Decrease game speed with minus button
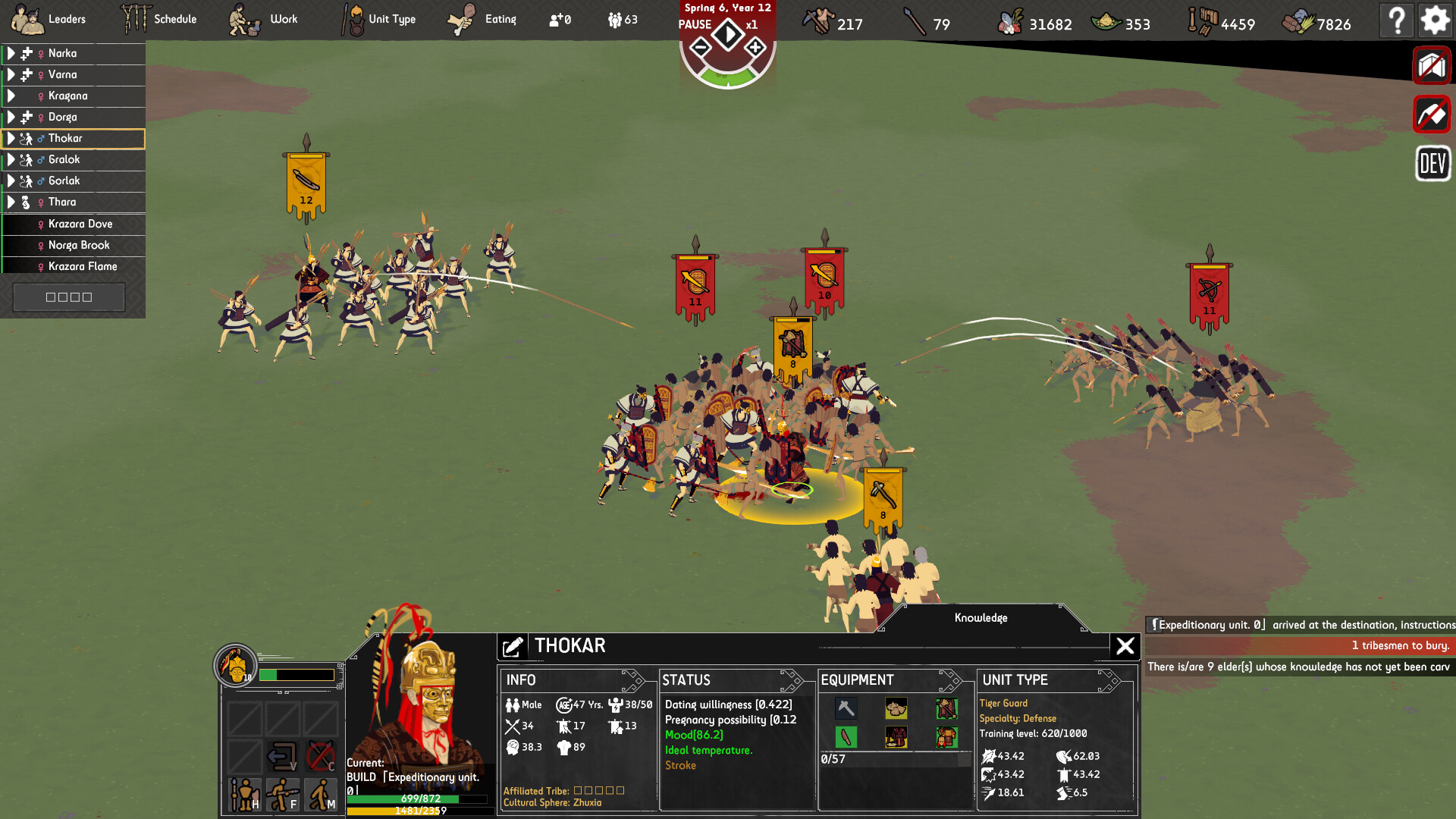Image resolution: width=1456 pixels, height=819 pixels. 701,49
